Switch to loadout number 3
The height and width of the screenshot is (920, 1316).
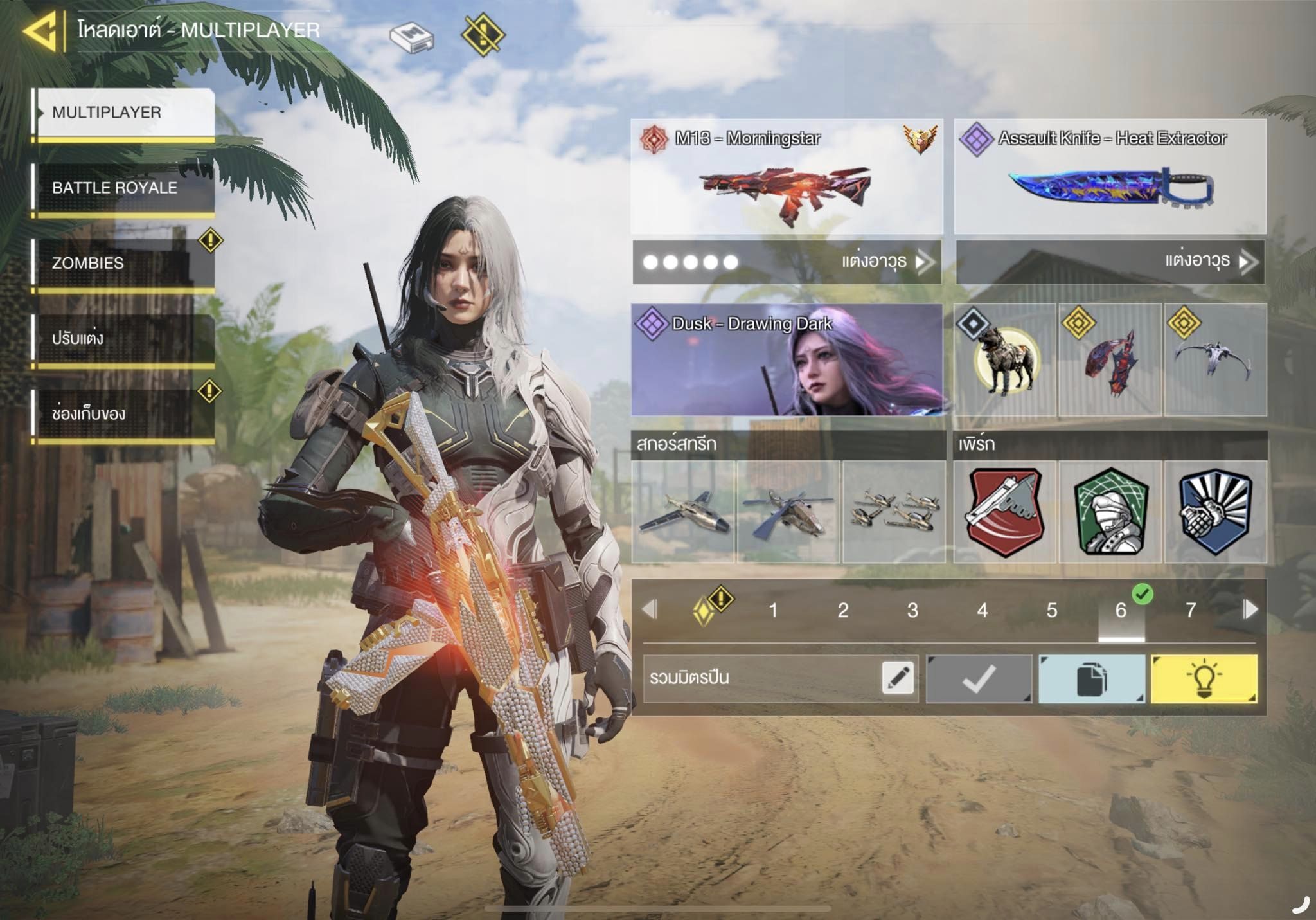click(x=912, y=610)
